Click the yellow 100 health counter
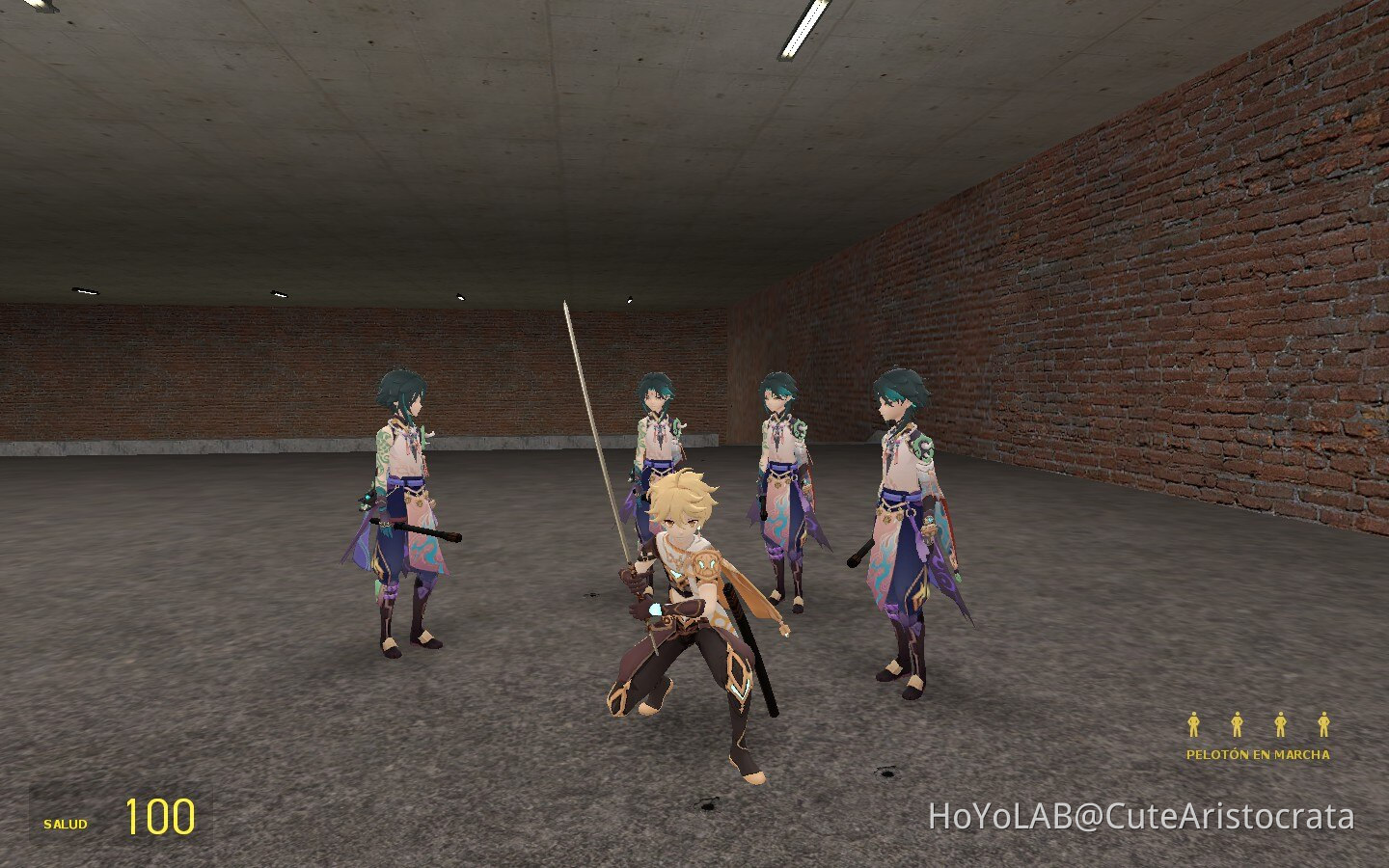This screenshot has width=1389, height=868. (159, 817)
